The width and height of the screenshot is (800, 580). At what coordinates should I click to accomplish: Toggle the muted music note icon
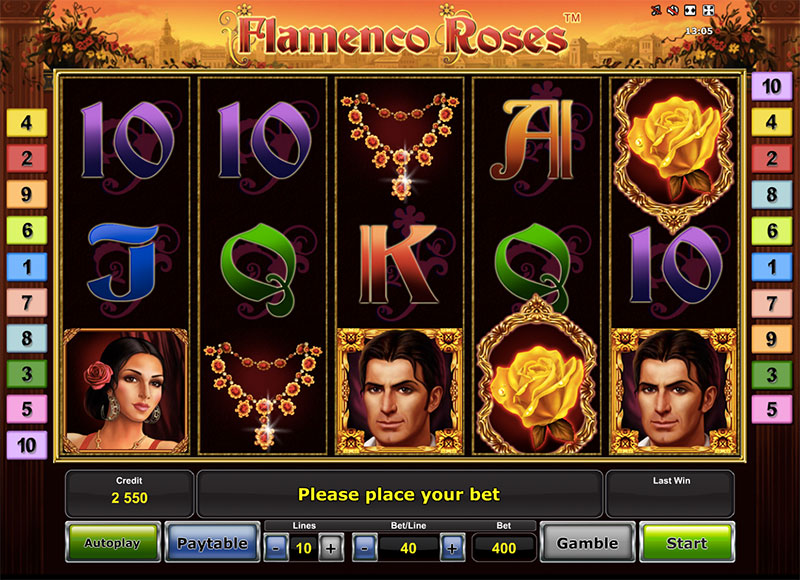tap(654, 11)
